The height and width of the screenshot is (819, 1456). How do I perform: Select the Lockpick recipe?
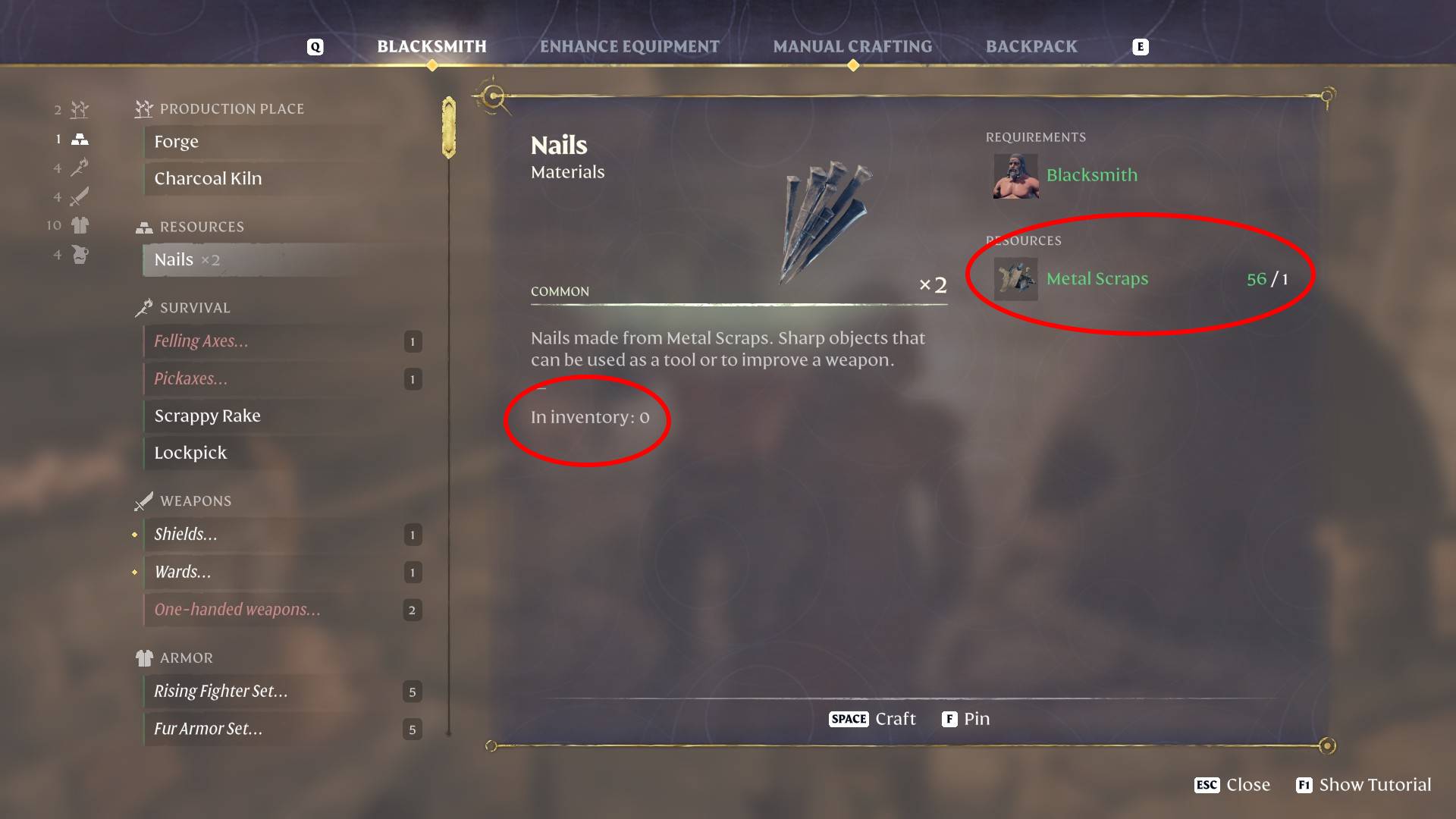pyautogui.click(x=190, y=453)
